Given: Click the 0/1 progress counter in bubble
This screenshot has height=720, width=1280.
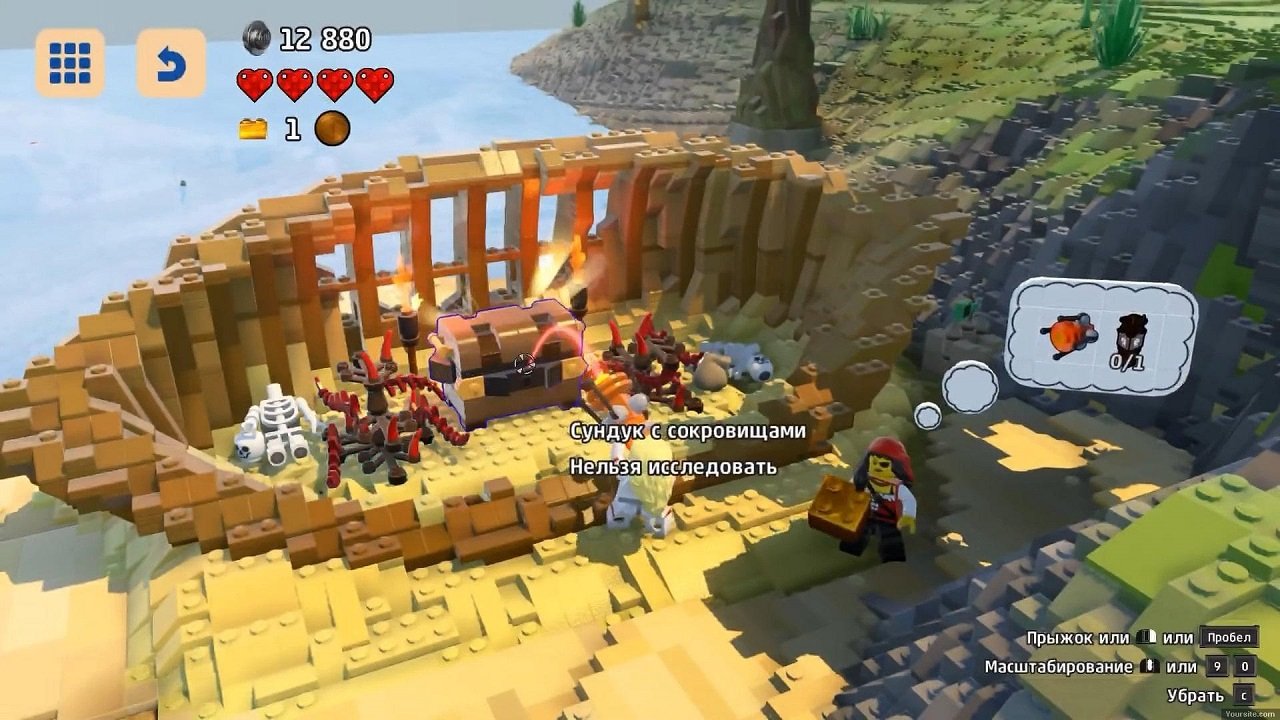Looking at the screenshot, I should tap(1128, 361).
